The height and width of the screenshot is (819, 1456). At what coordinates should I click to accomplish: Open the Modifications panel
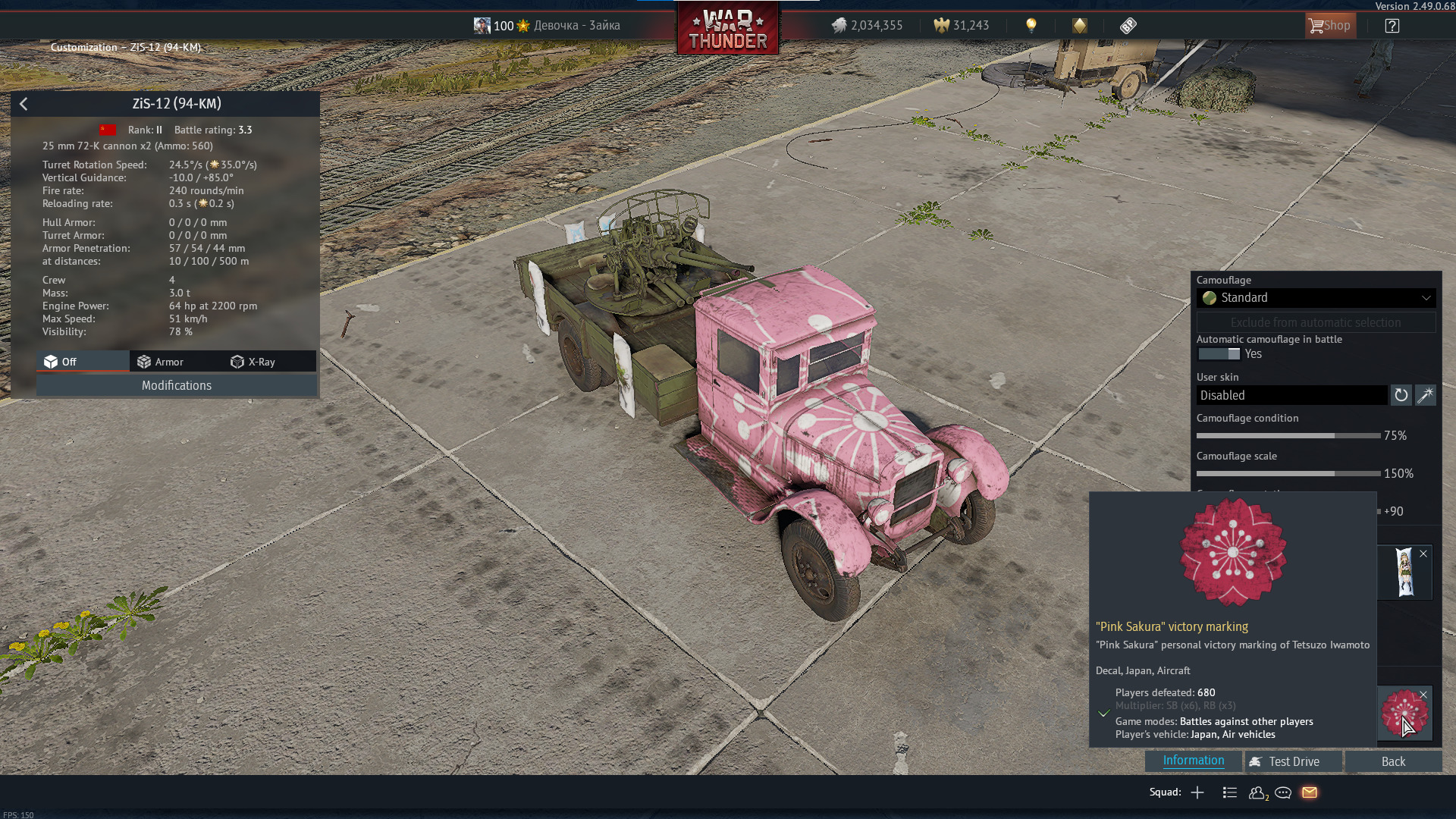click(x=176, y=385)
